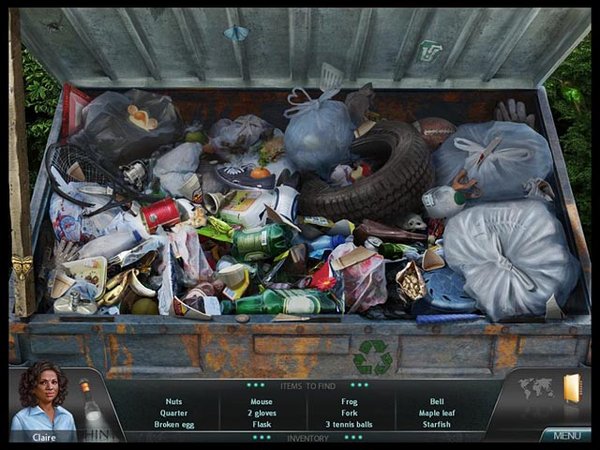Open the MENU button
600x450 pixels.
566,435
